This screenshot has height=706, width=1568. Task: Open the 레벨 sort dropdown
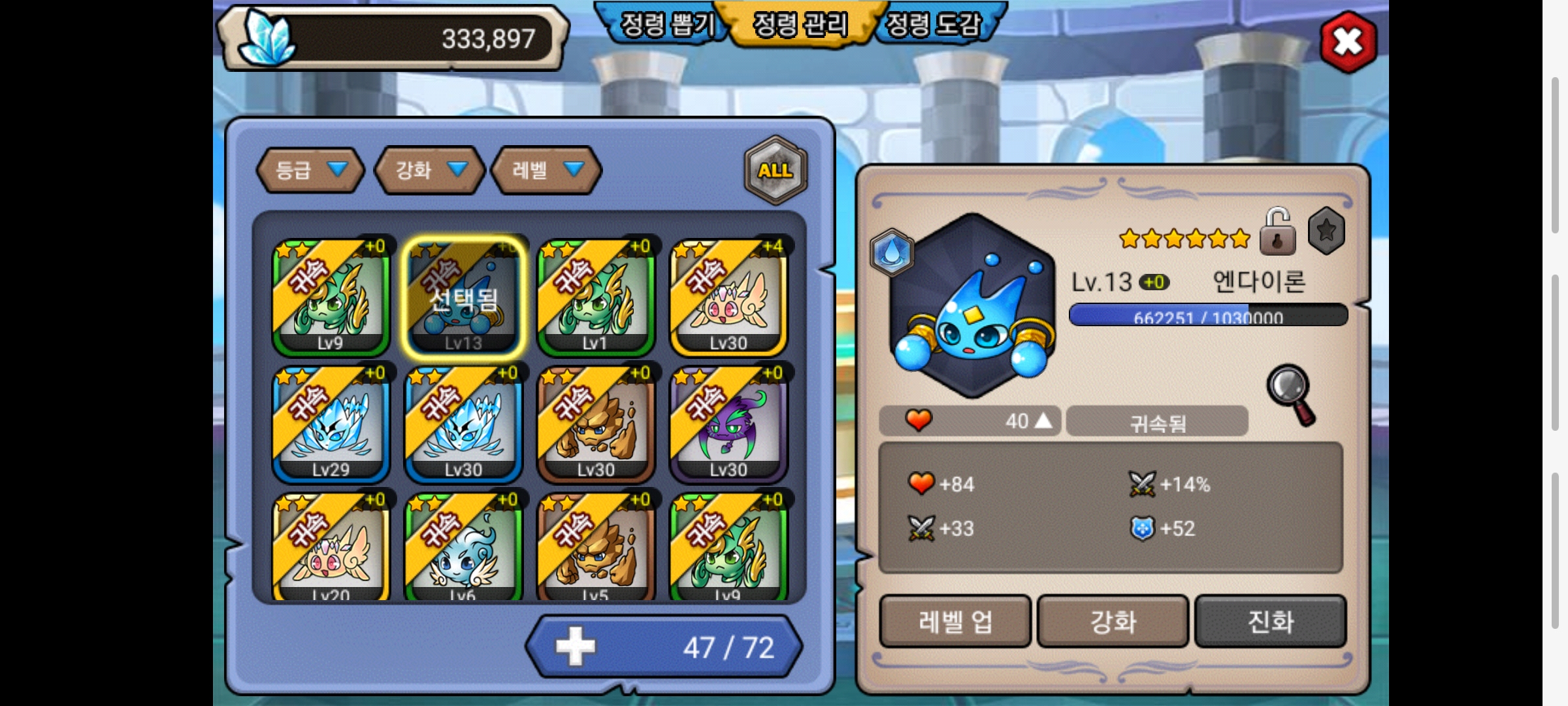click(546, 170)
